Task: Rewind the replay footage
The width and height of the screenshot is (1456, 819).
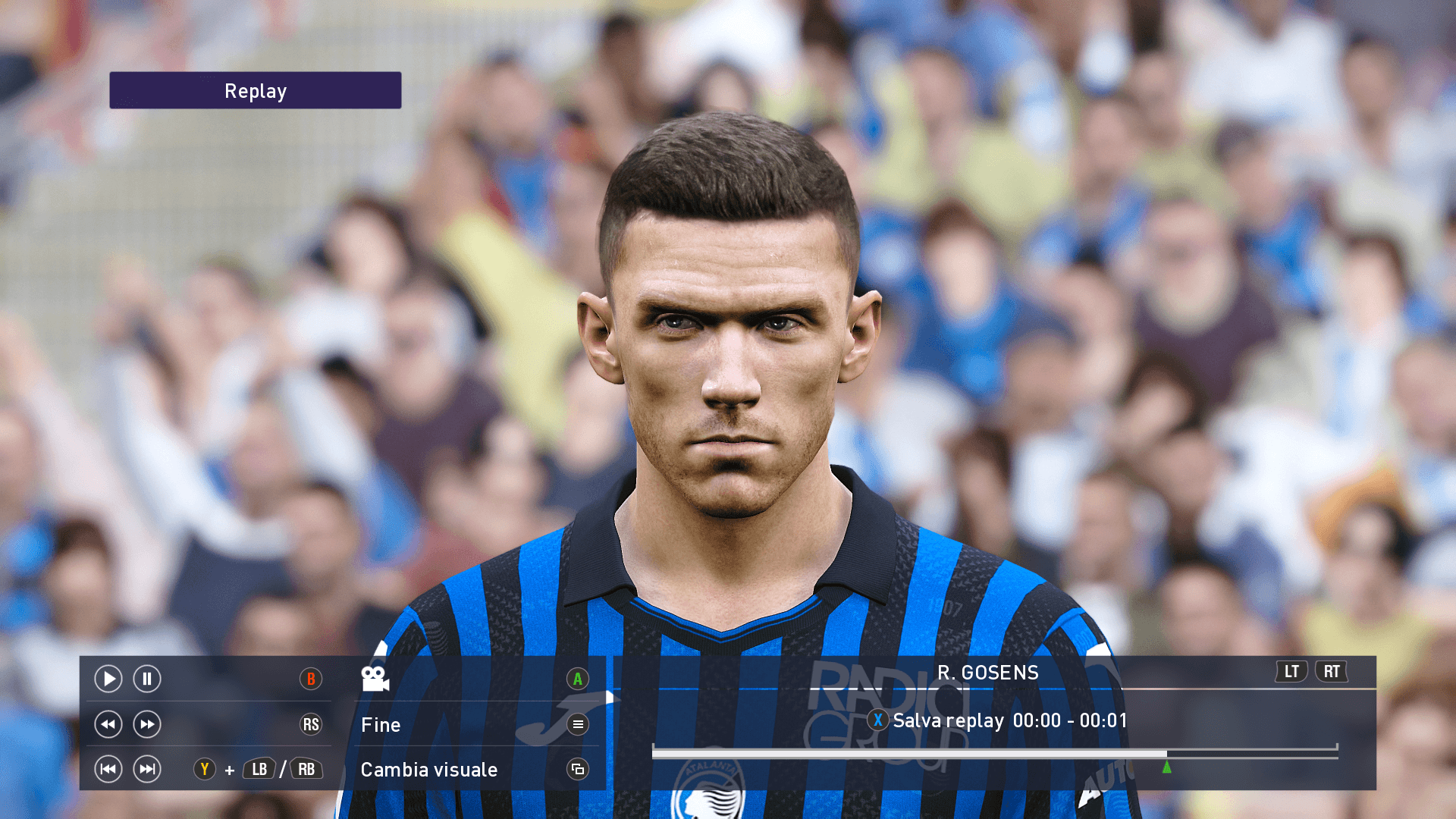Action: pos(108,725)
